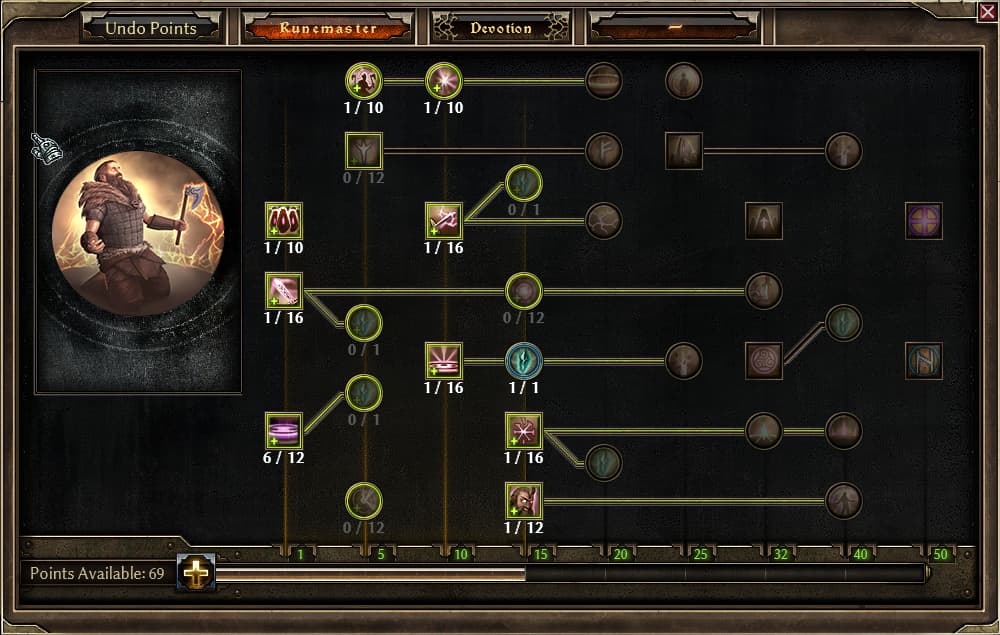The height and width of the screenshot is (635, 1000).
Task: Choose the glowing pedestal skill at 1/16
Action: click(x=443, y=361)
